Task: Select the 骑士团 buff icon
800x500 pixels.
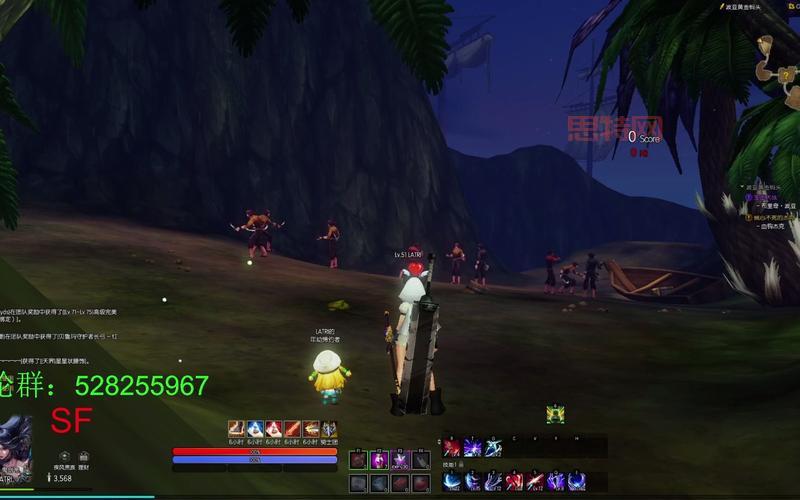Action: click(329, 429)
